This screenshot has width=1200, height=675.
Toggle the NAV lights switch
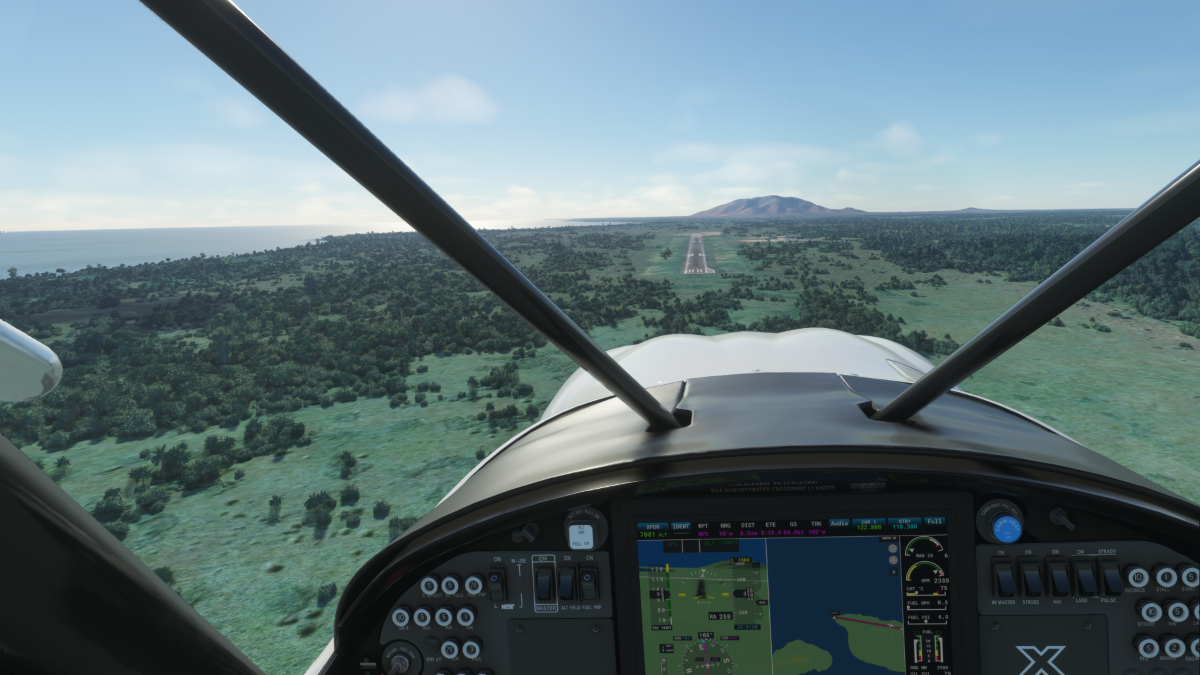1058,578
